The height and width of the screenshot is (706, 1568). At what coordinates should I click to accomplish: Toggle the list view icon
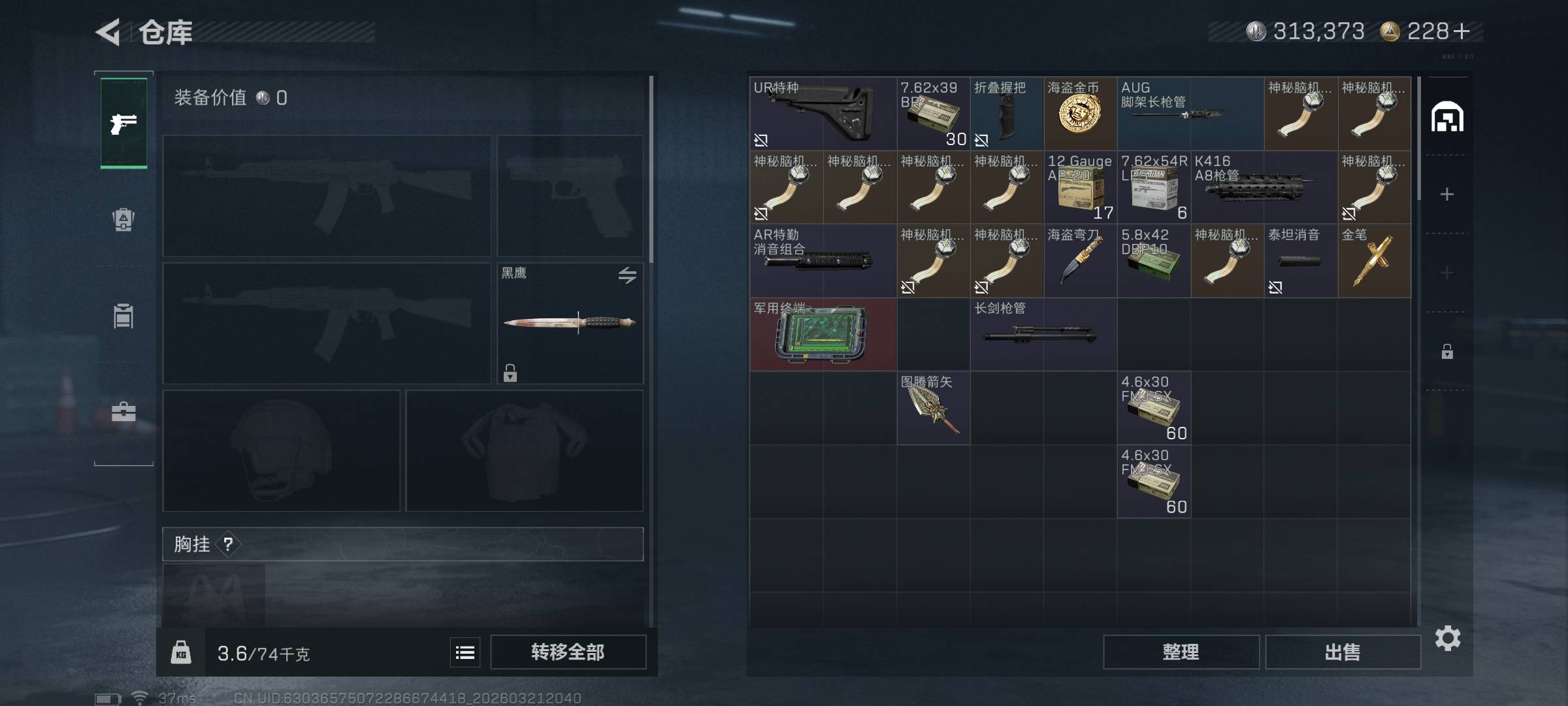(465, 652)
